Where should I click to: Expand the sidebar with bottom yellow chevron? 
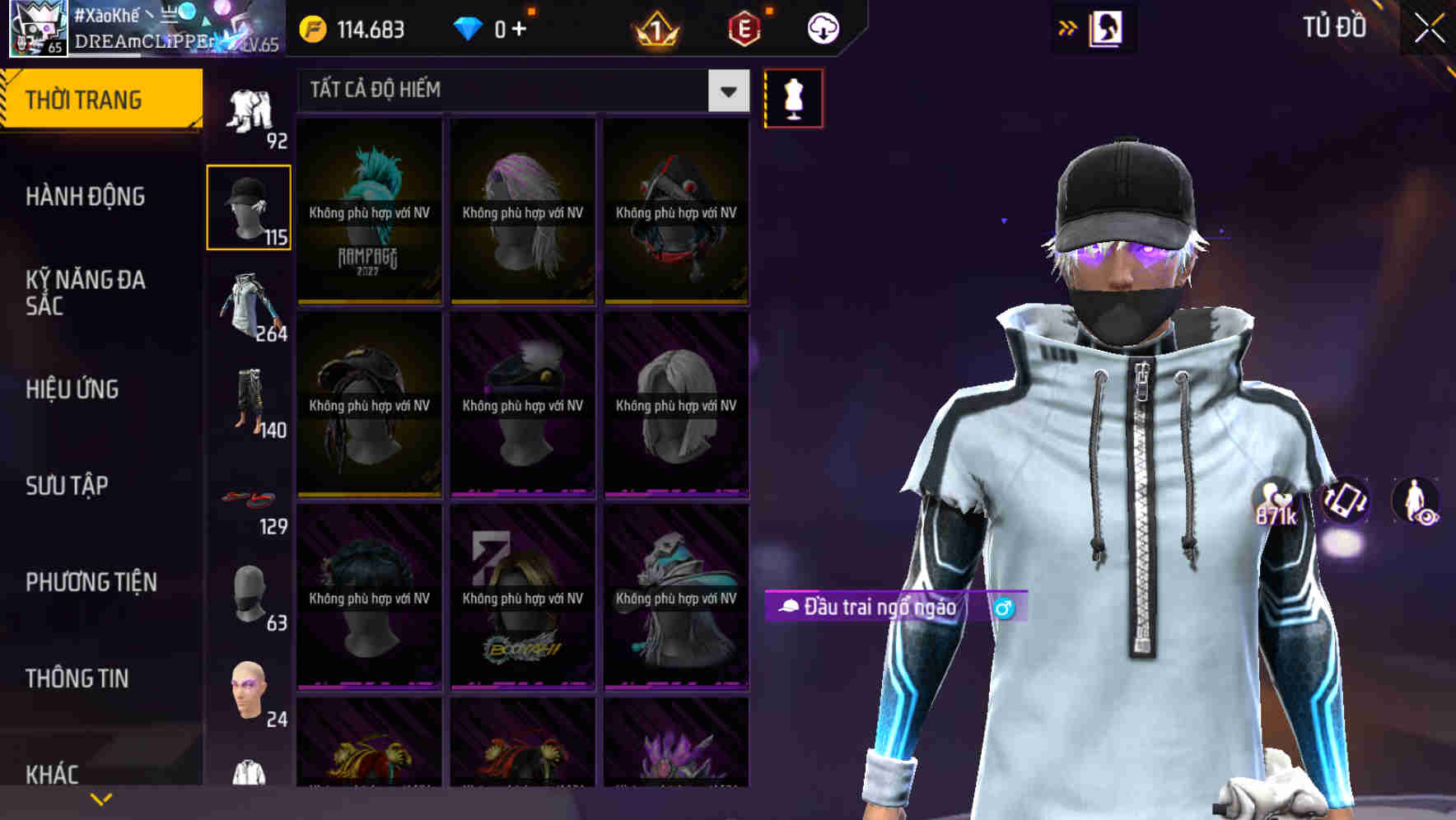coord(99,799)
